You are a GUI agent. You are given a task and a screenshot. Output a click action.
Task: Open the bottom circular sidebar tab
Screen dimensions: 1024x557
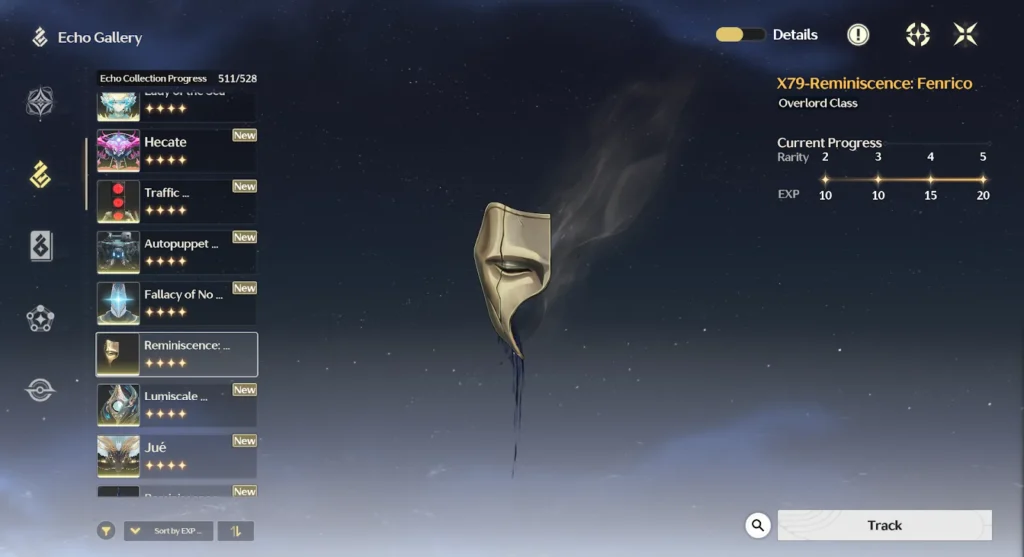tap(40, 390)
